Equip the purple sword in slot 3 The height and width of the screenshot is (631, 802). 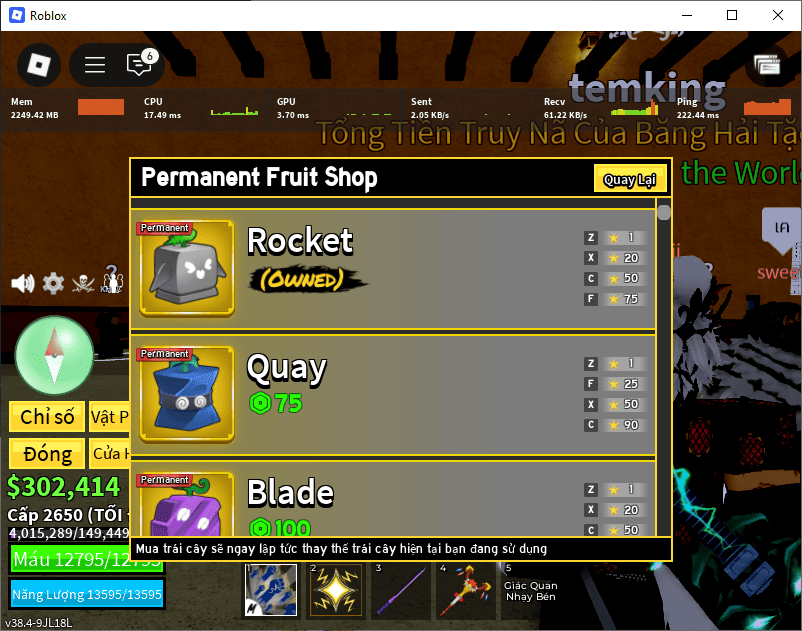(399, 592)
